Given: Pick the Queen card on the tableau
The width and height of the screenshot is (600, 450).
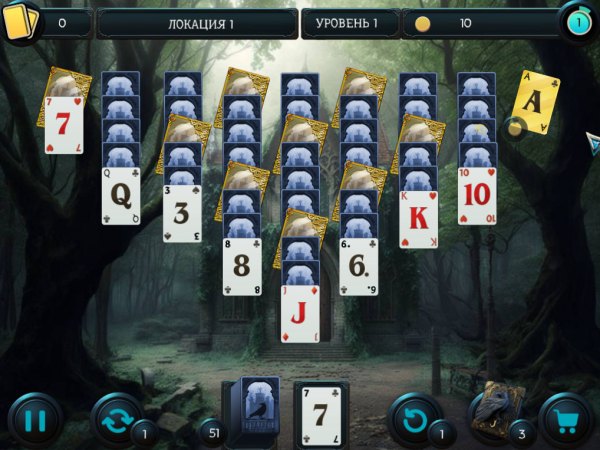Looking at the screenshot, I should (x=121, y=196).
